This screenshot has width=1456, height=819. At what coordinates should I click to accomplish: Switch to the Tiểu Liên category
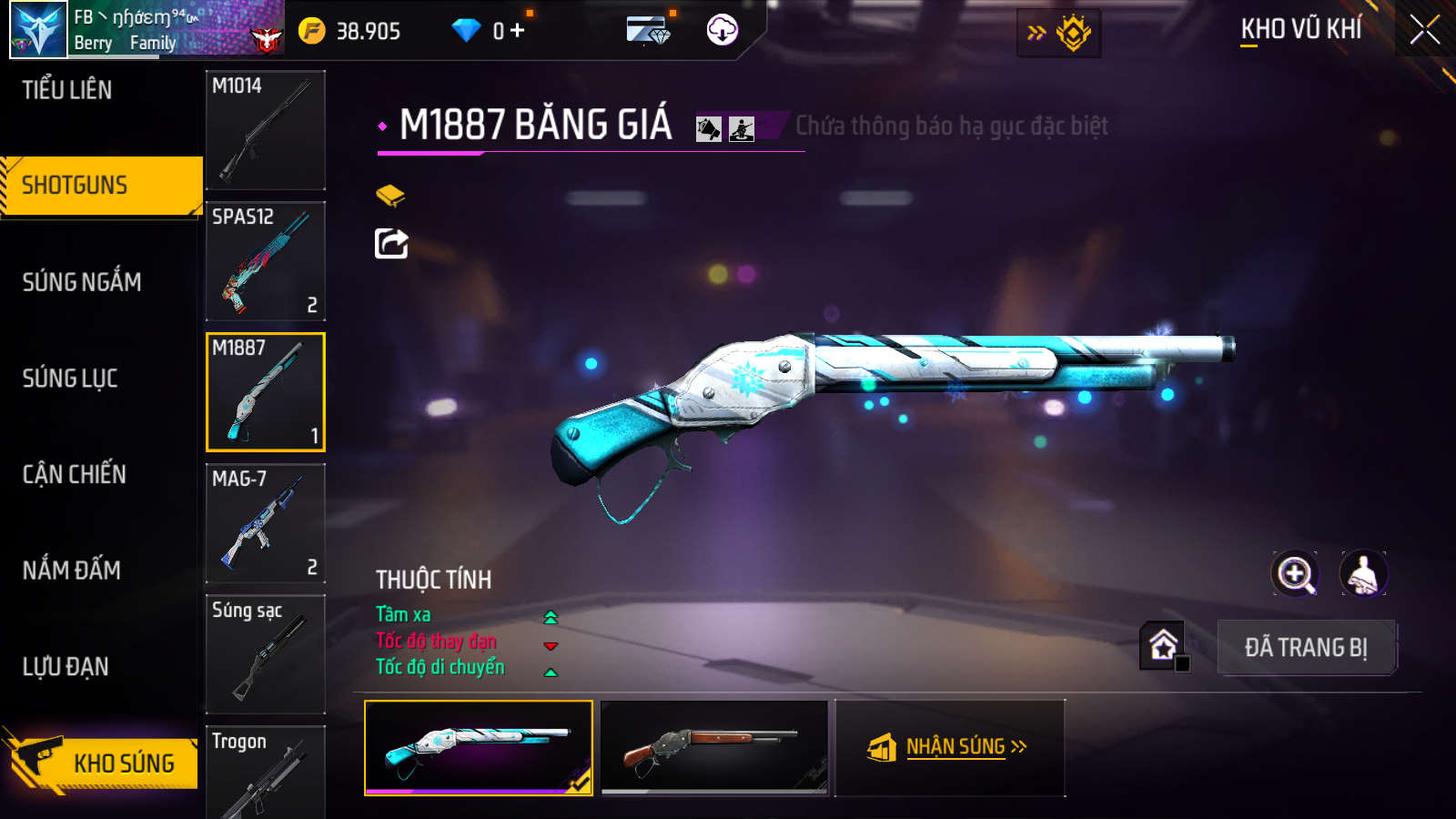(67, 90)
